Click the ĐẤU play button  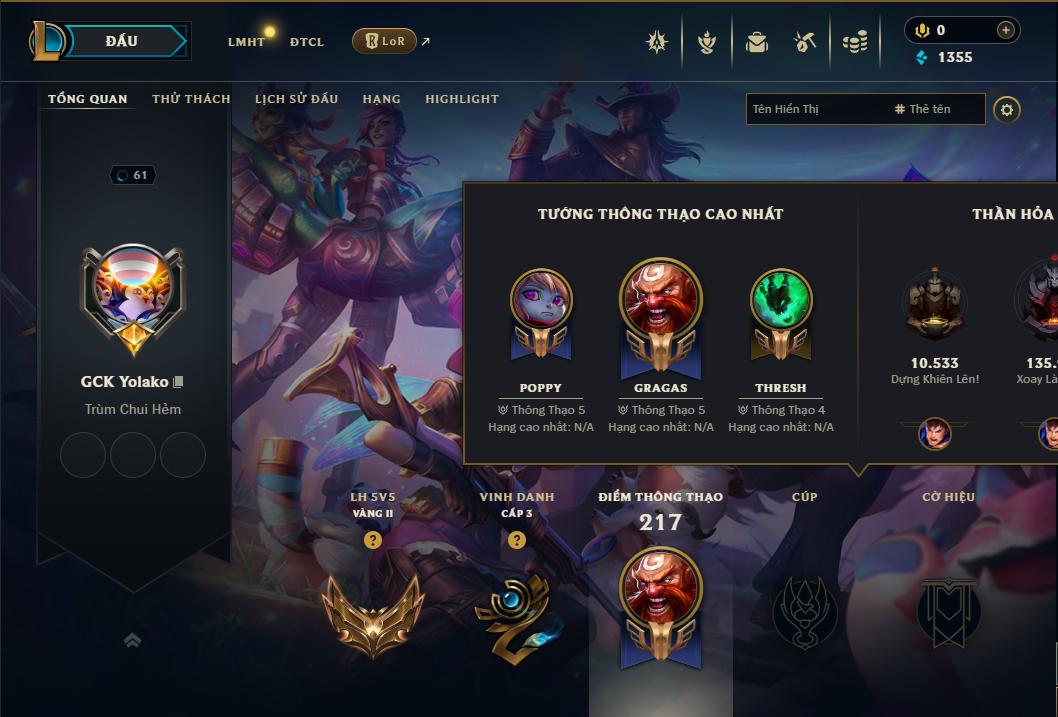point(122,41)
